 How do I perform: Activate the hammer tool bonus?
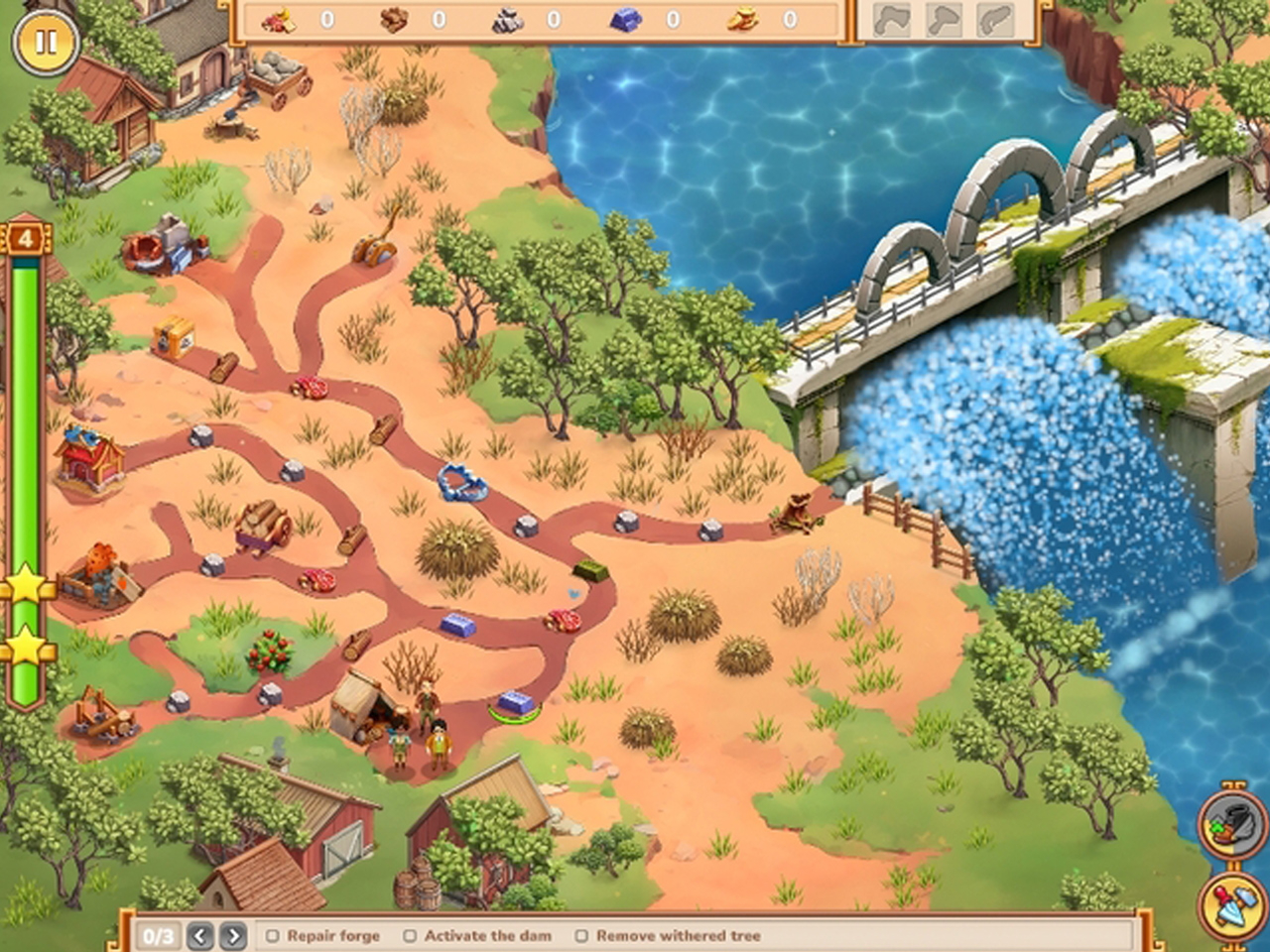(x=1231, y=903)
